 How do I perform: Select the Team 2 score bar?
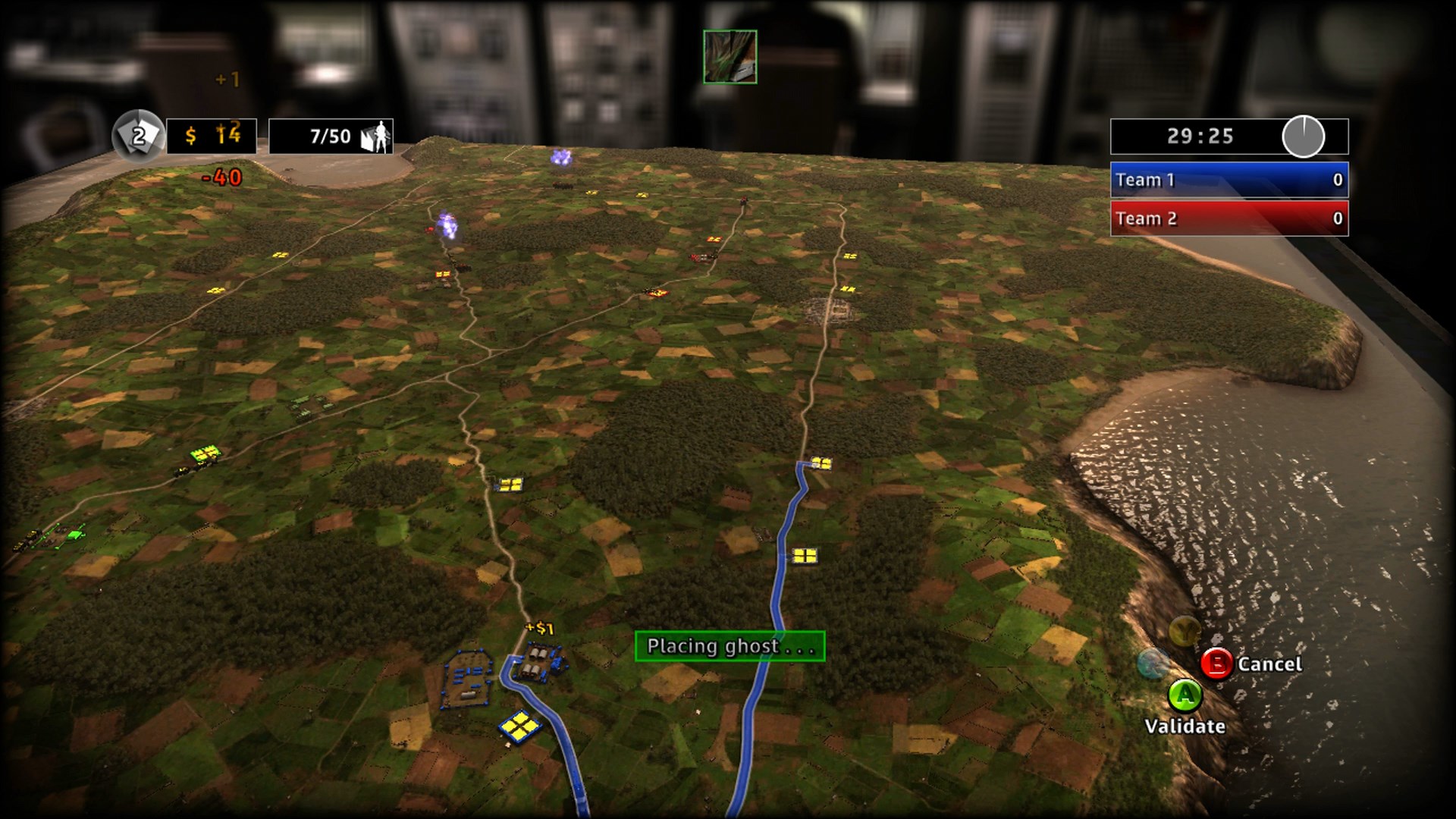tap(1227, 220)
